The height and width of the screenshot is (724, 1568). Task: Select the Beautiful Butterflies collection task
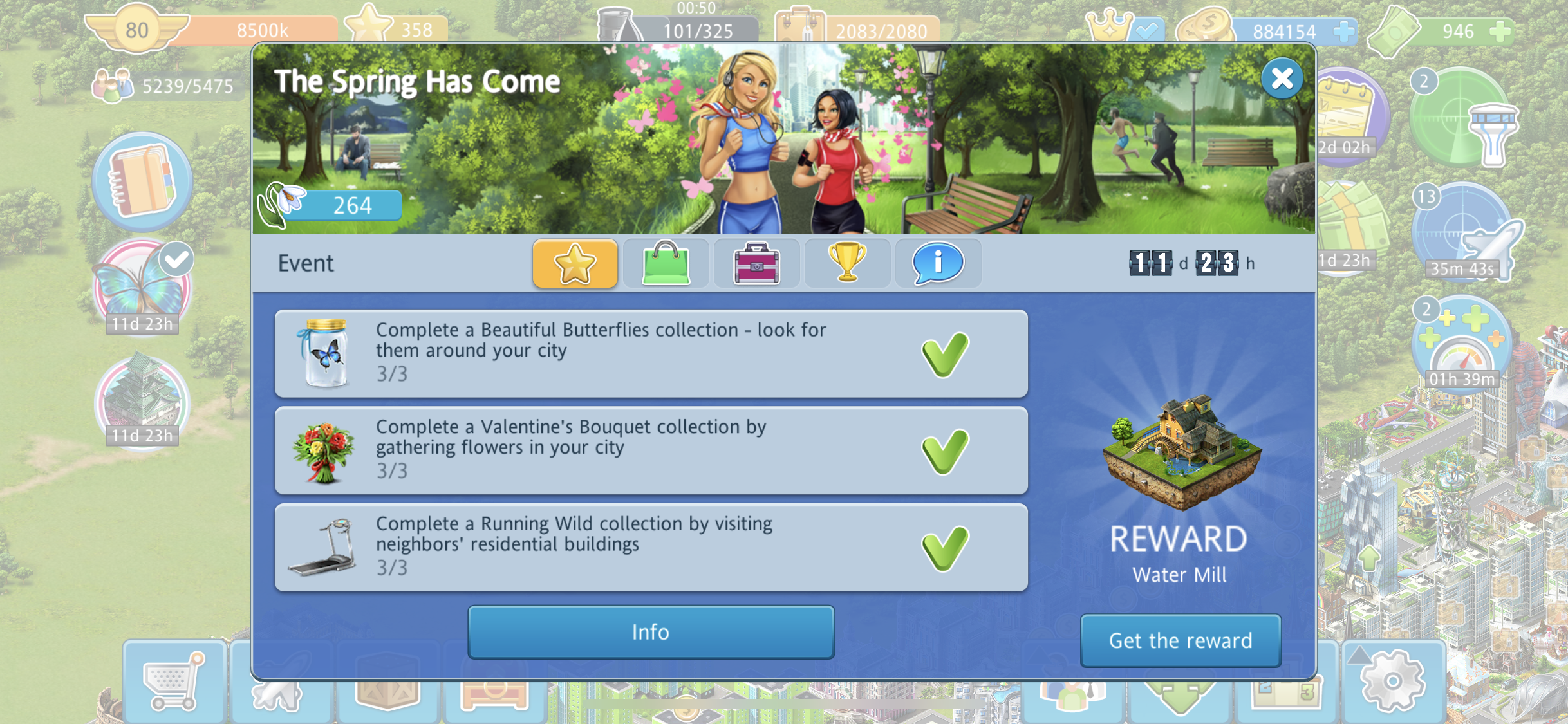pyautogui.click(x=651, y=353)
